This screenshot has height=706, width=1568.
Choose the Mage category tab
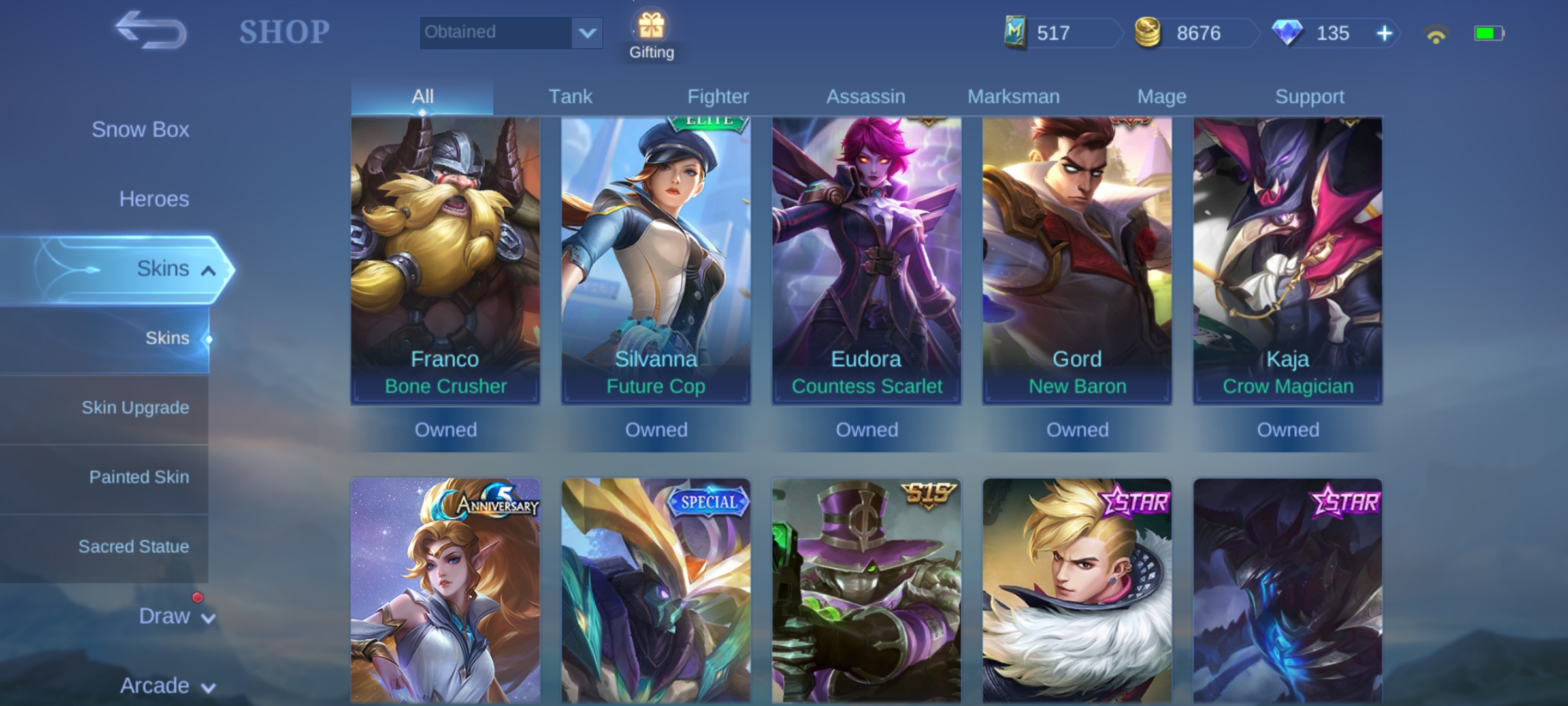tap(1162, 97)
